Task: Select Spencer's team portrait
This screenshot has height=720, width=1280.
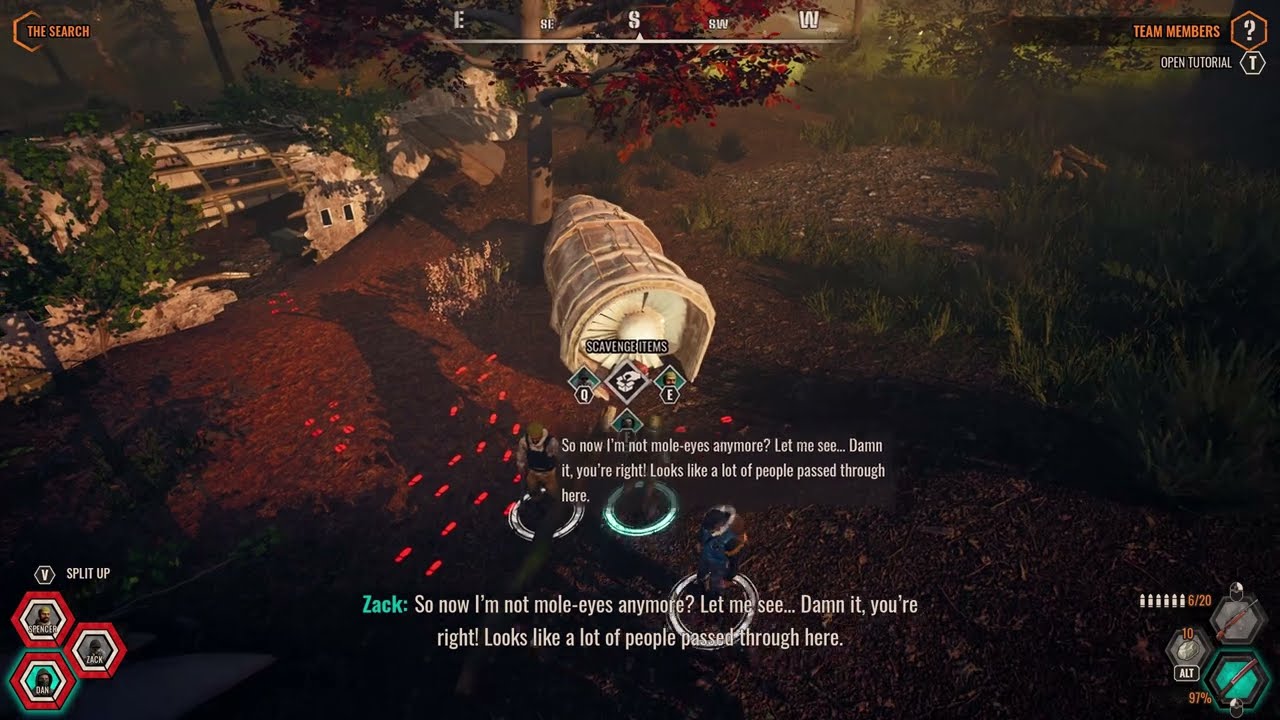Action: click(x=43, y=620)
